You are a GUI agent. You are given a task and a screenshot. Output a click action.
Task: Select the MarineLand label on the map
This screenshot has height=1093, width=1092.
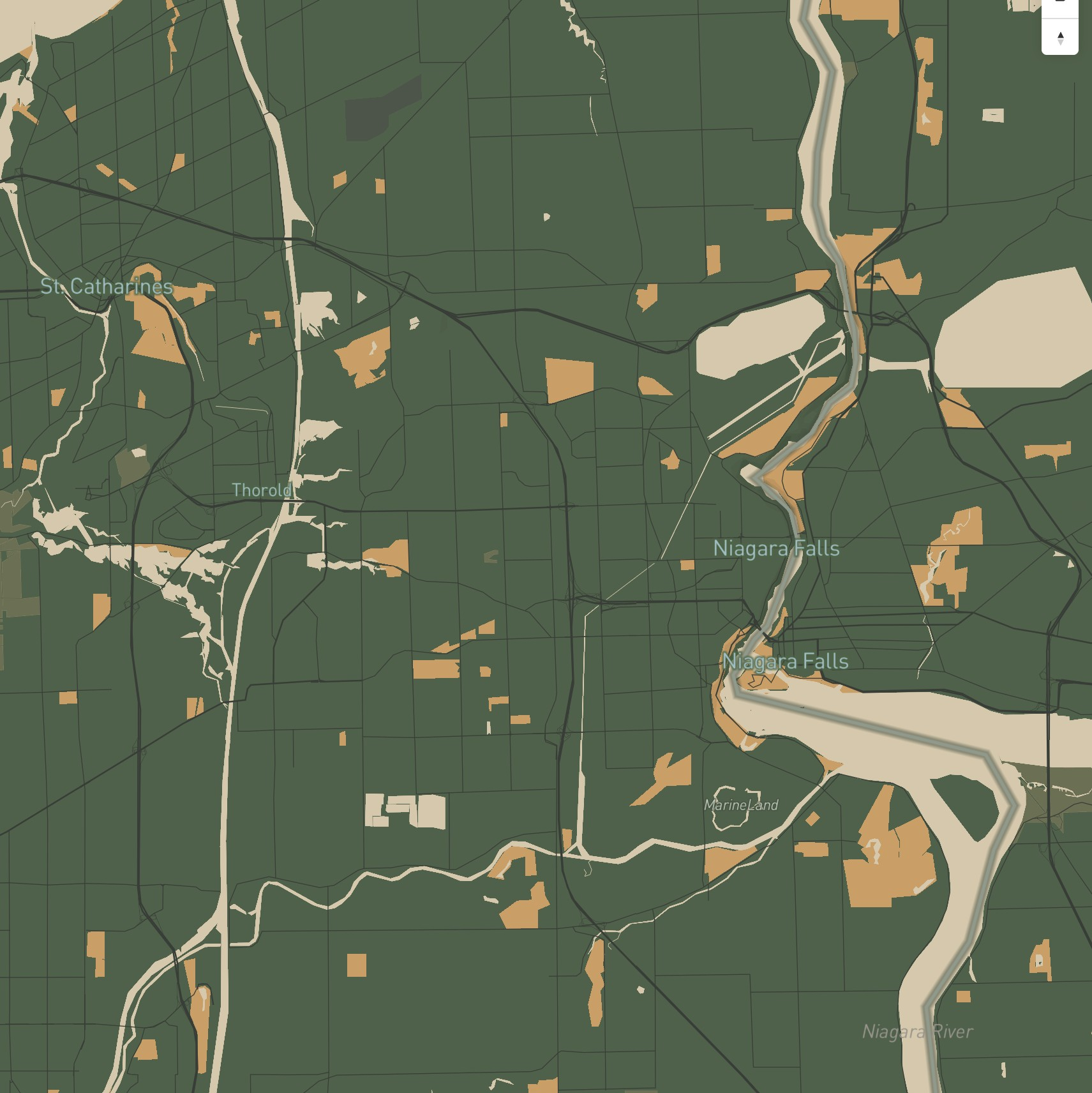(x=742, y=805)
